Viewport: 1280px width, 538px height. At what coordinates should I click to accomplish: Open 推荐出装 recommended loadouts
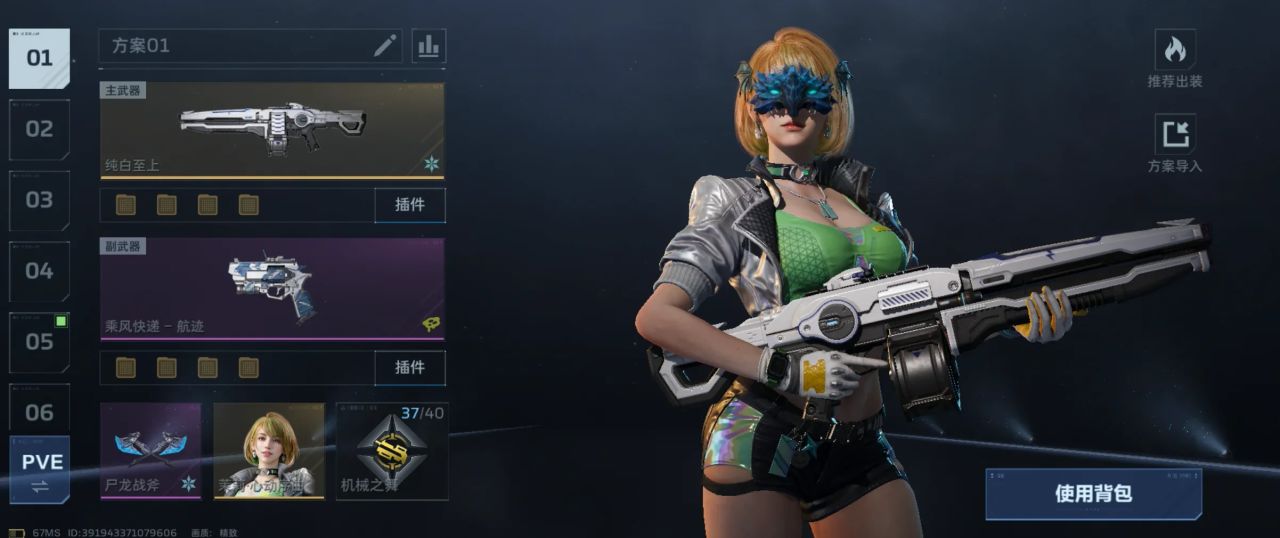tap(1175, 59)
